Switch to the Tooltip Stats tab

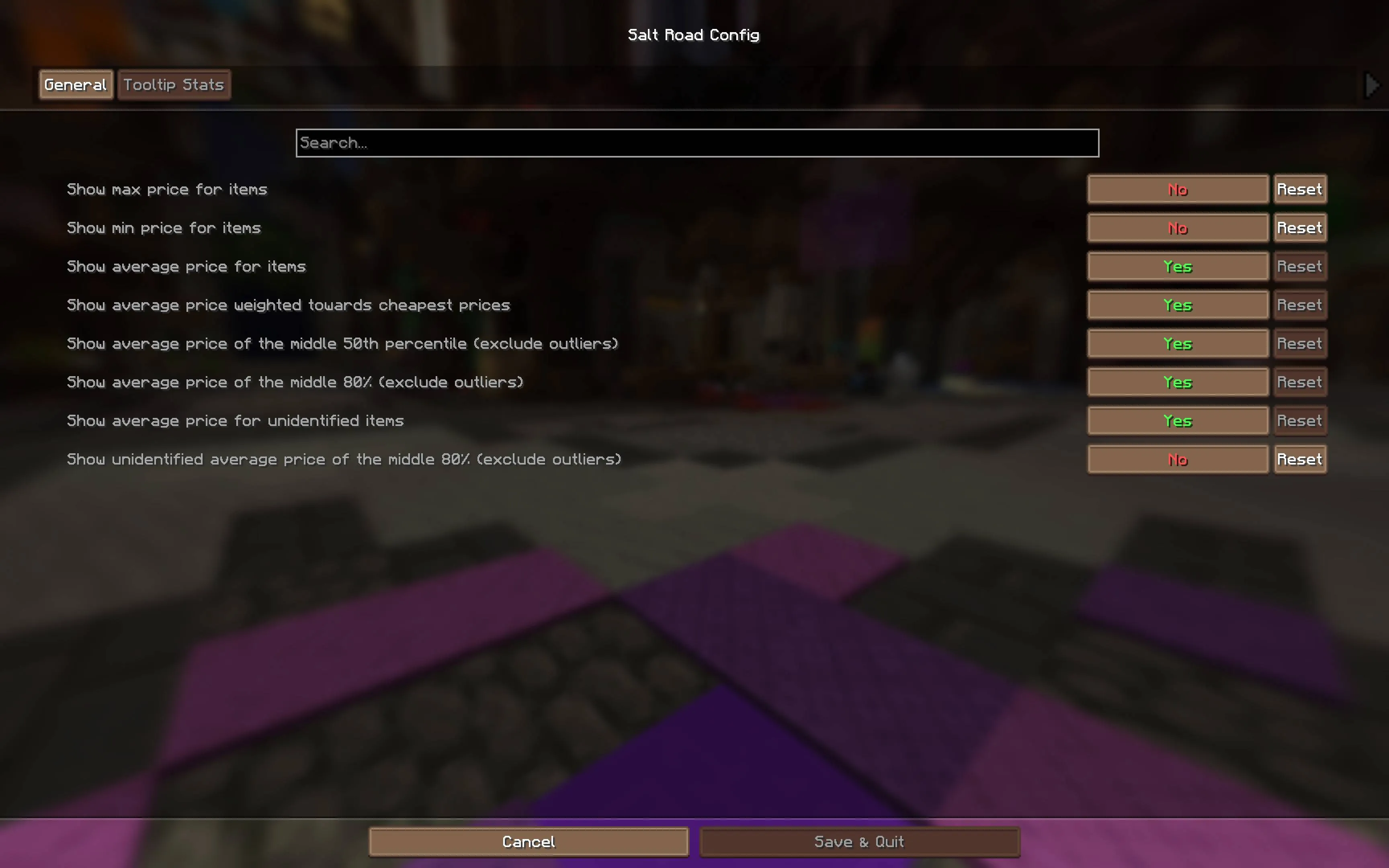pyautogui.click(x=174, y=84)
